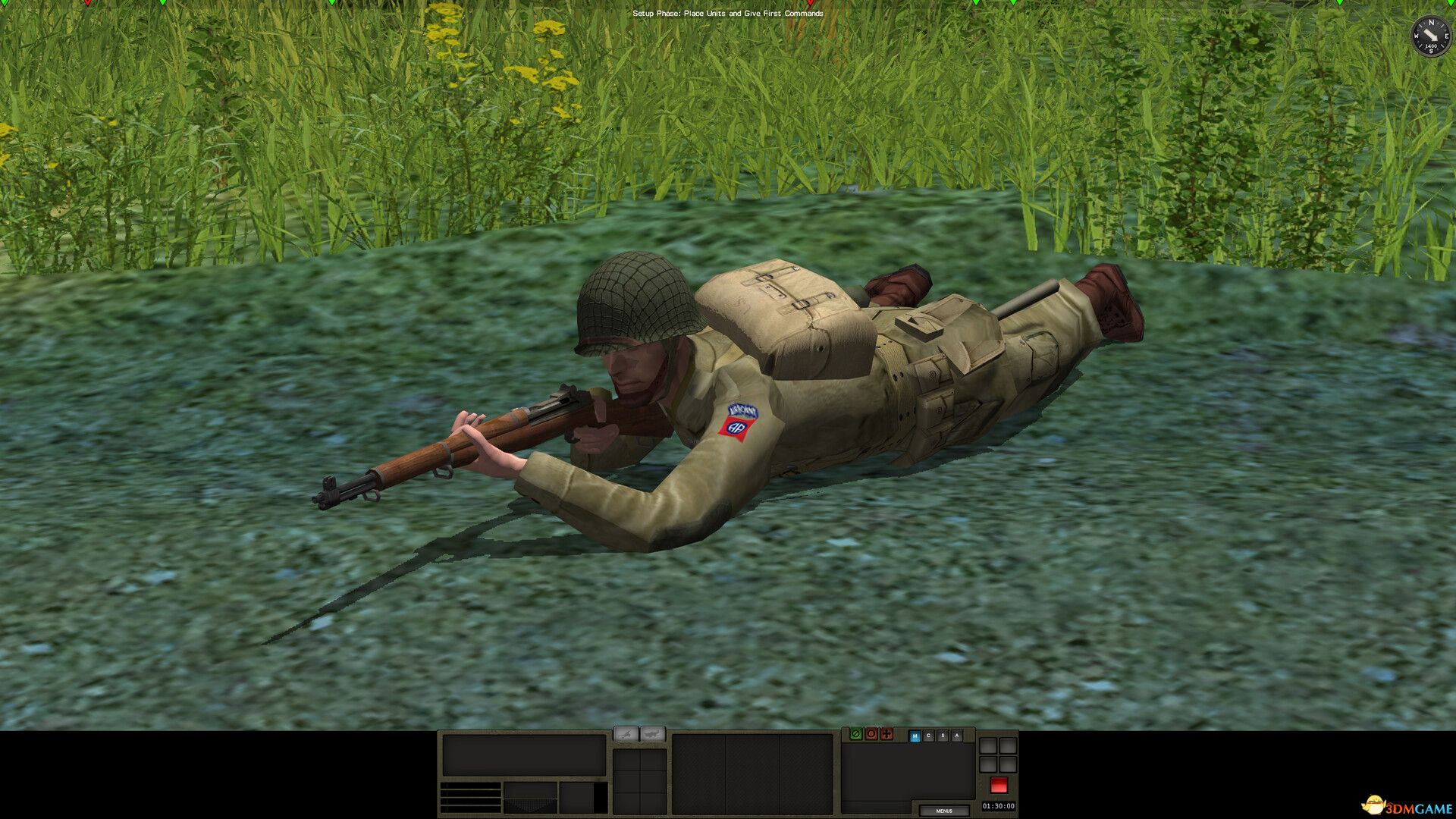Click the top-left camera view square button

point(988,745)
